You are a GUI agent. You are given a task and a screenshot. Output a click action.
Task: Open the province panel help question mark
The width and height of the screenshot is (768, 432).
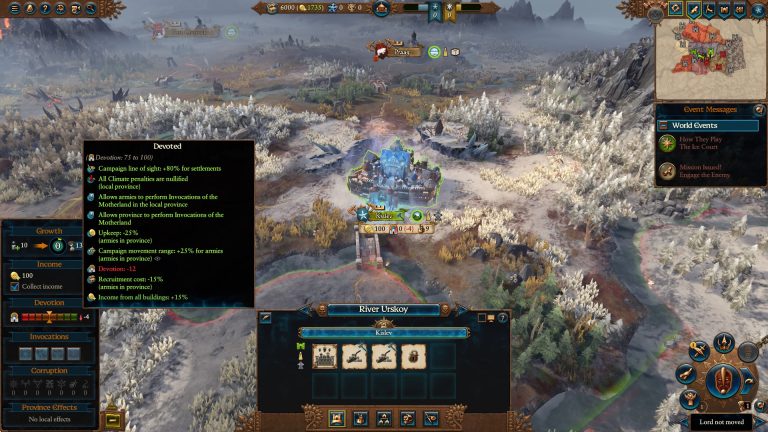tap(503, 318)
